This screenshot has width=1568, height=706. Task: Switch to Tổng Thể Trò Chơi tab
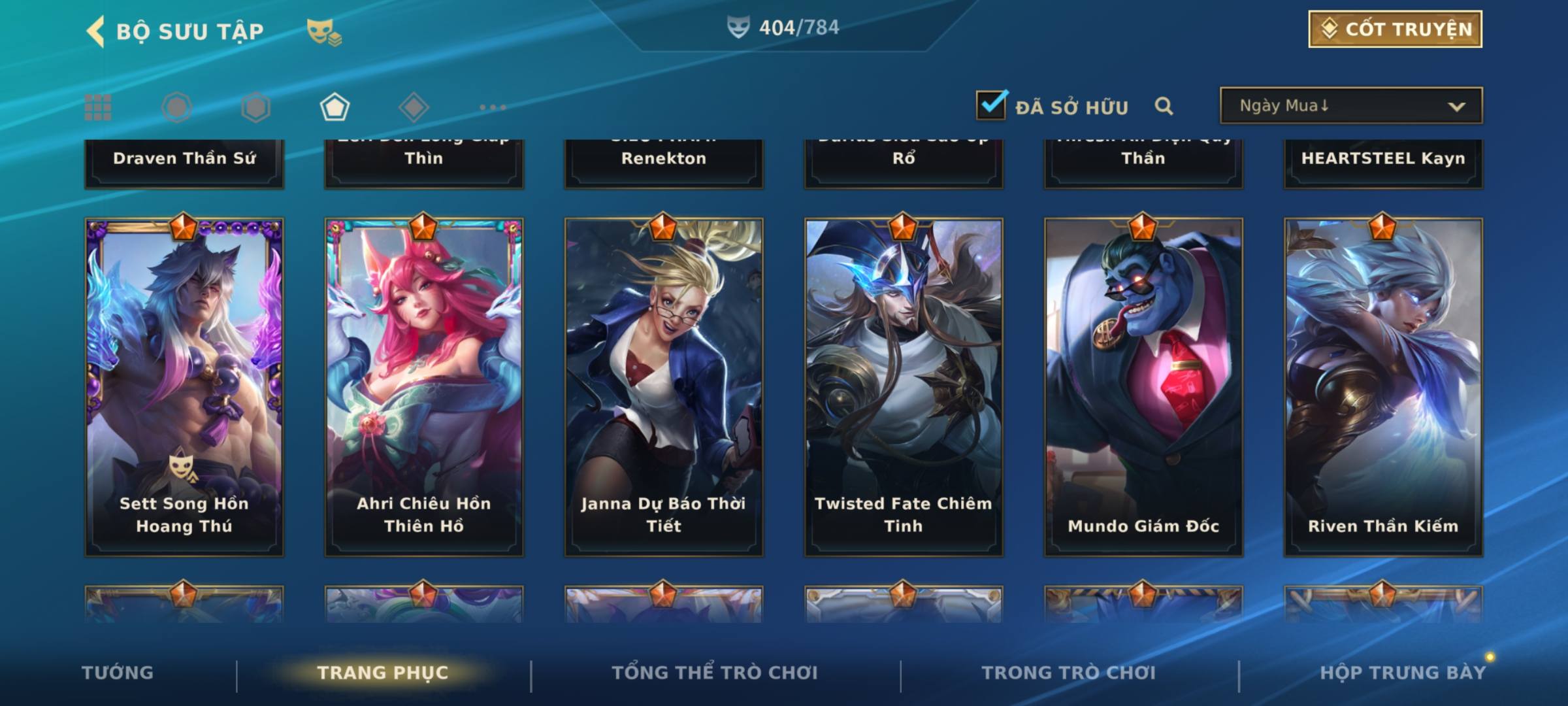[x=715, y=673]
